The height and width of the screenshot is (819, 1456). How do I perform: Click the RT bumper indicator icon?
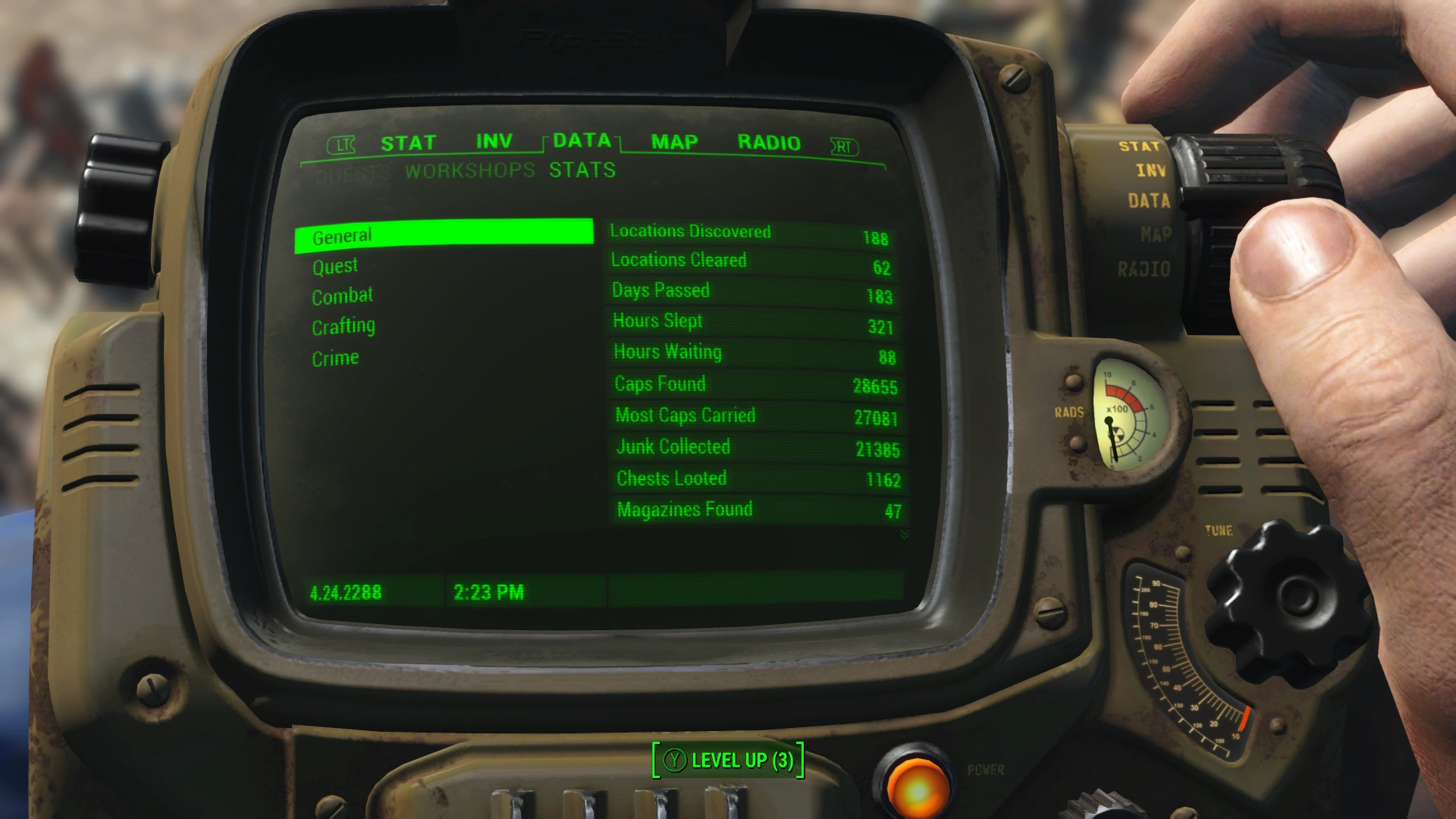844,145
